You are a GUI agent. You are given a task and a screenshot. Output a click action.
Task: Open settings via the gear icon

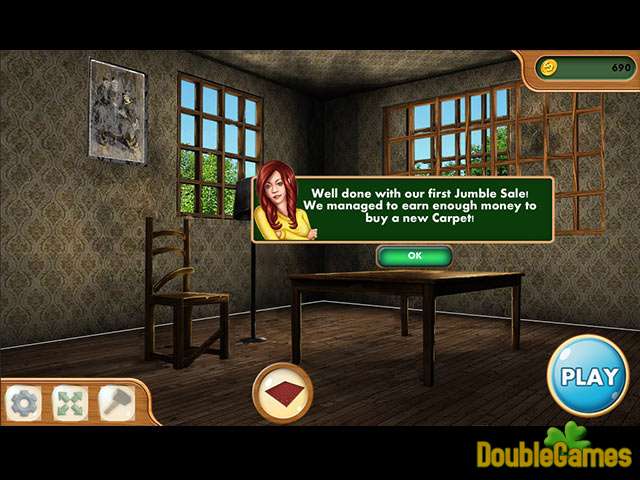pyautogui.click(x=22, y=402)
